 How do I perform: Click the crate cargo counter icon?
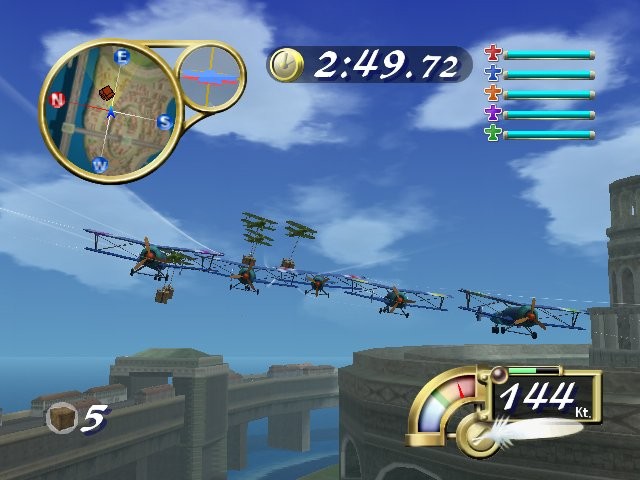tap(61, 416)
